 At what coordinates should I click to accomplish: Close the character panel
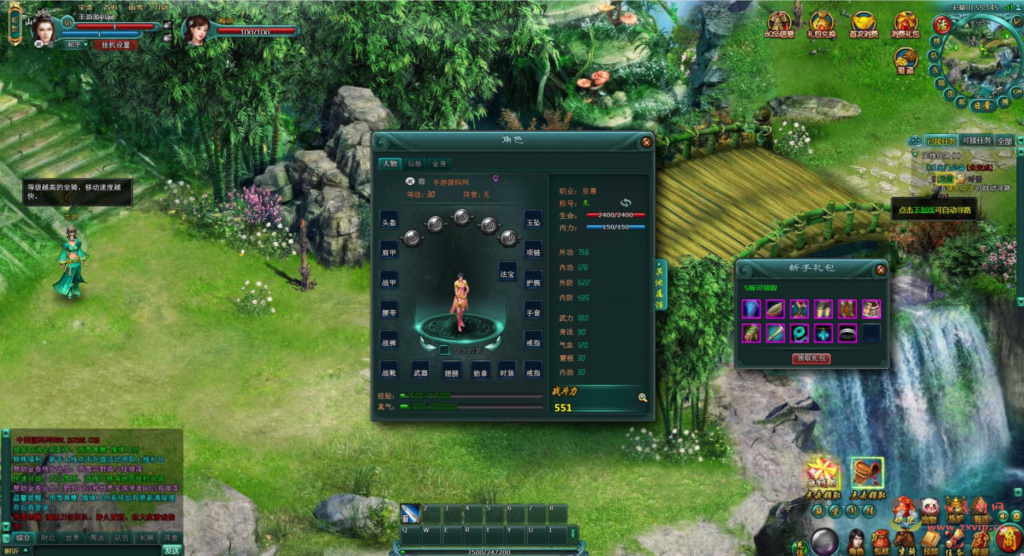tap(646, 142)
